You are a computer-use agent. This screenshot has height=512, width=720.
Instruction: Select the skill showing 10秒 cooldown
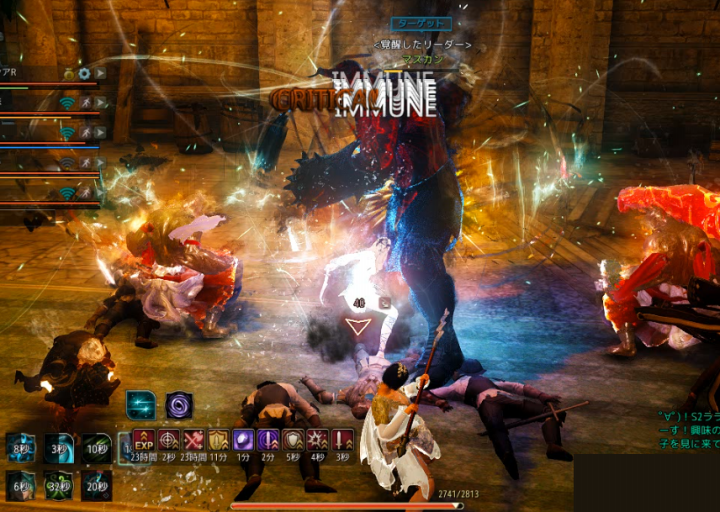pyautogui.click(x=96, y=448)
